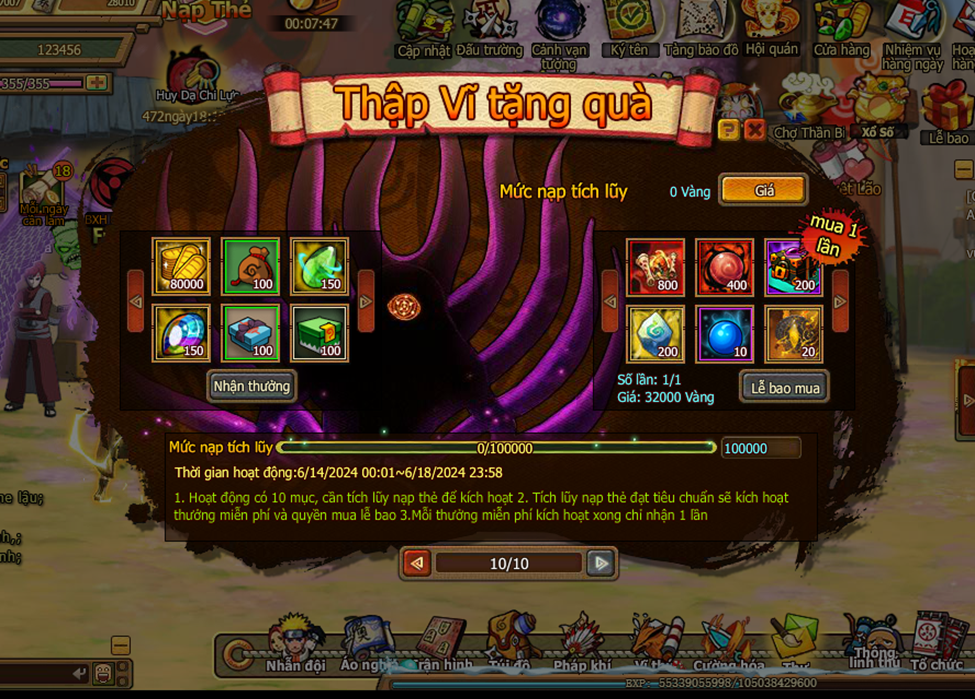Select the green crystal reward showing 150

click(x=319, y=266)
